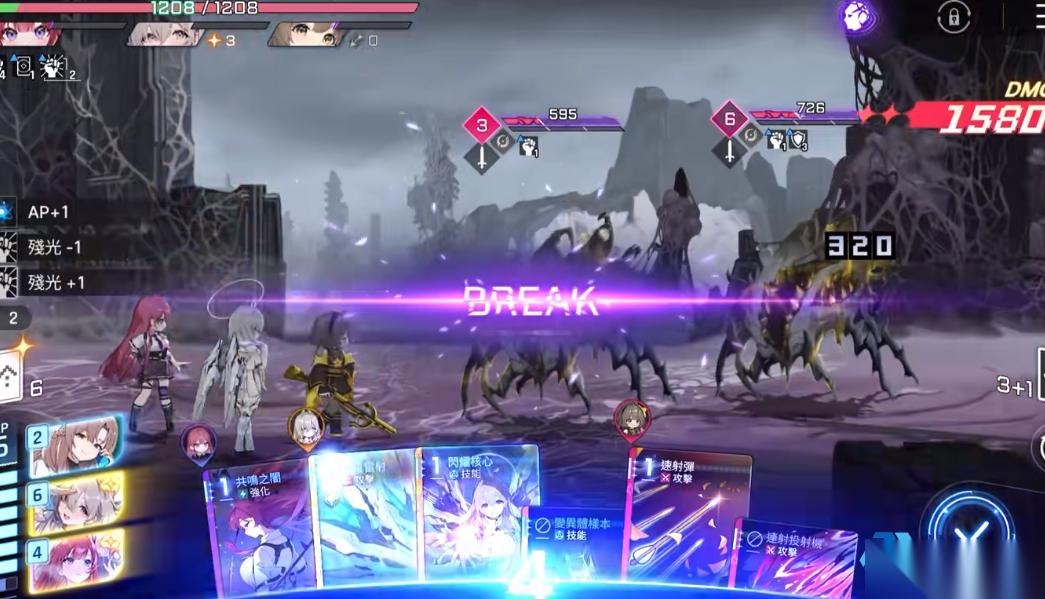Choose the 變異體樣本 skill card
1045x599 pixels.
click(x=575, y=545)
